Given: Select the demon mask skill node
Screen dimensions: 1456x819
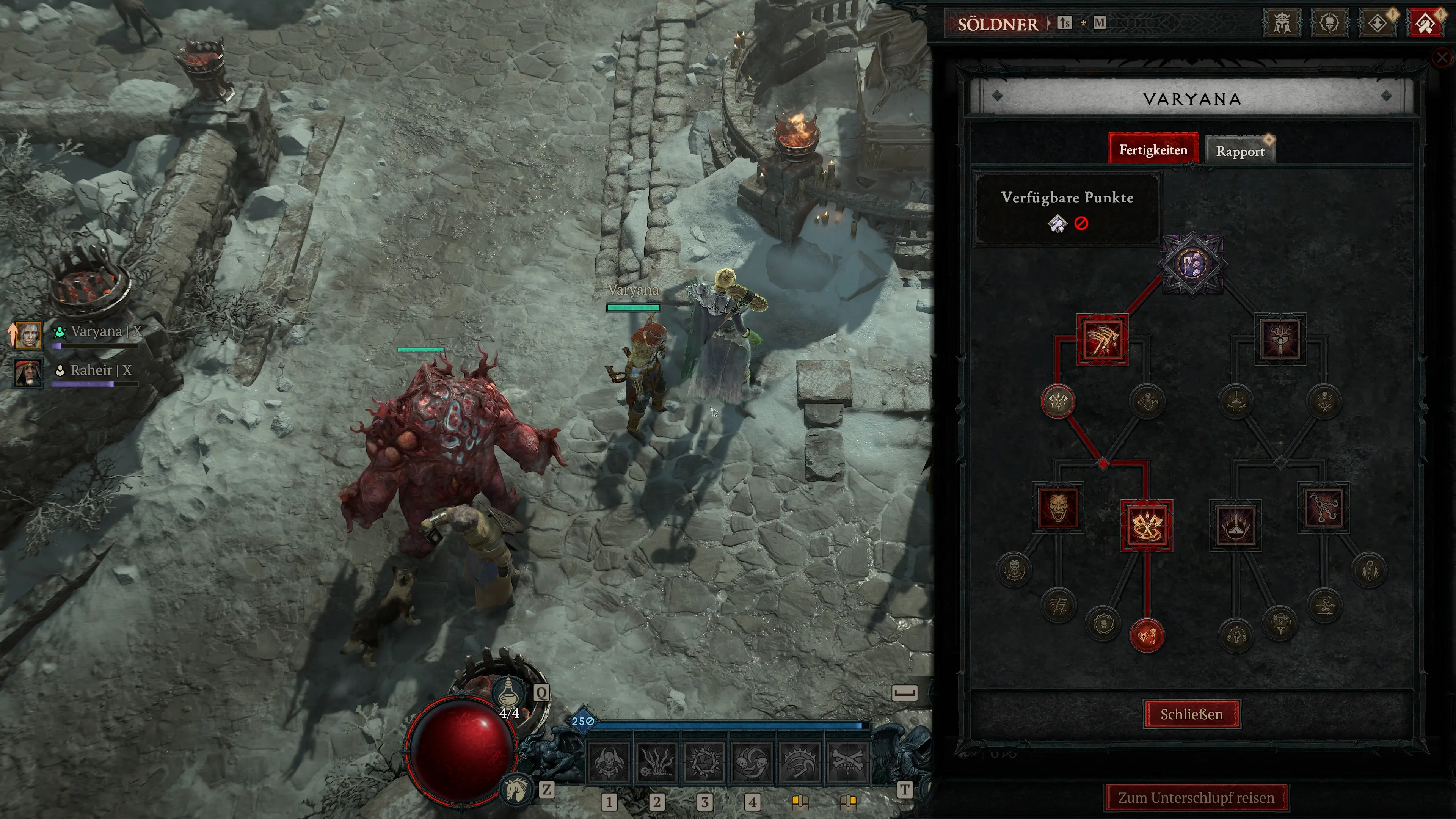Looking at the screenshot, I should point(1057,508).
